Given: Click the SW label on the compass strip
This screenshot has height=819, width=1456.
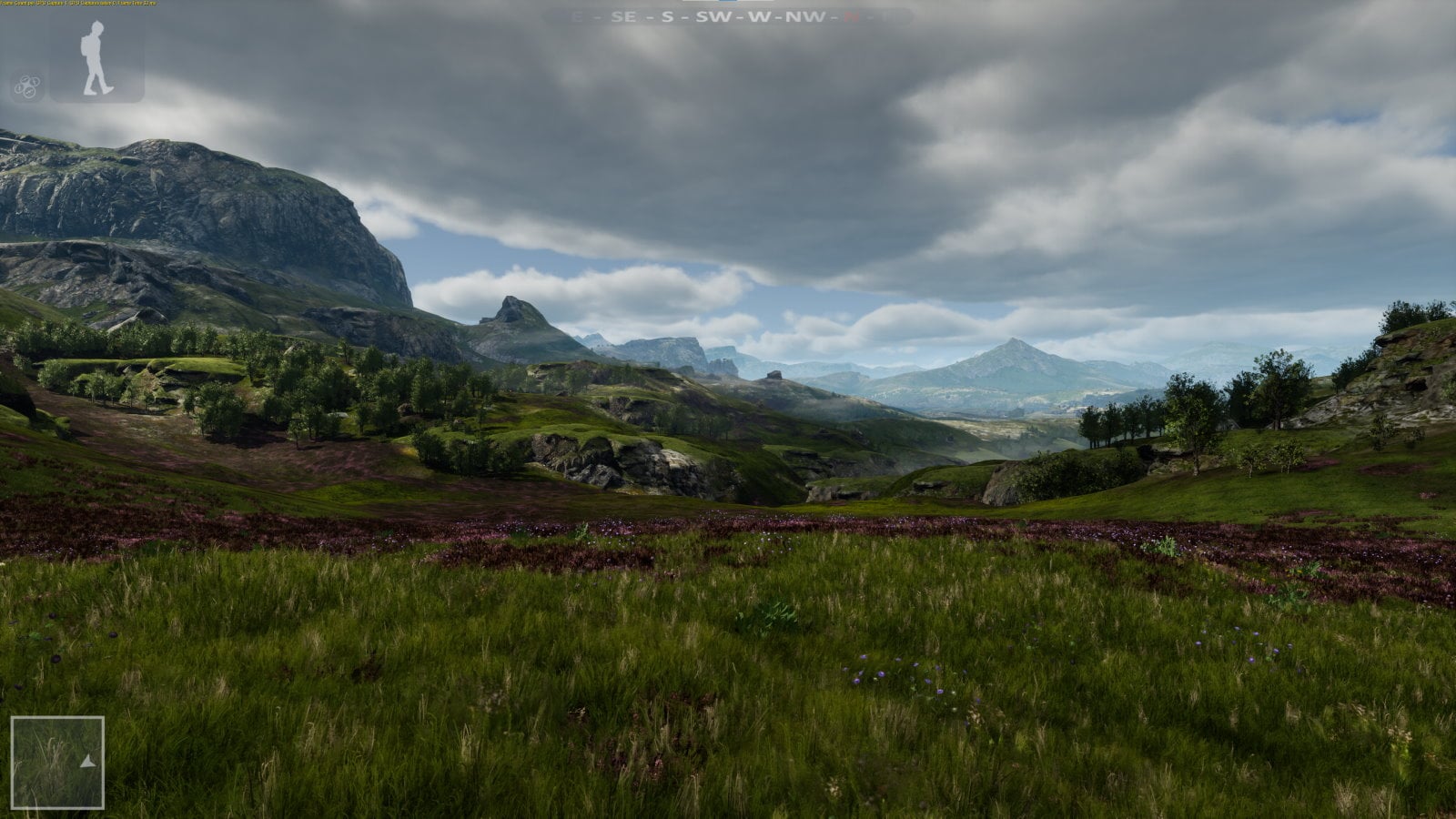Looking at the screenshot, I should [714, 15].
